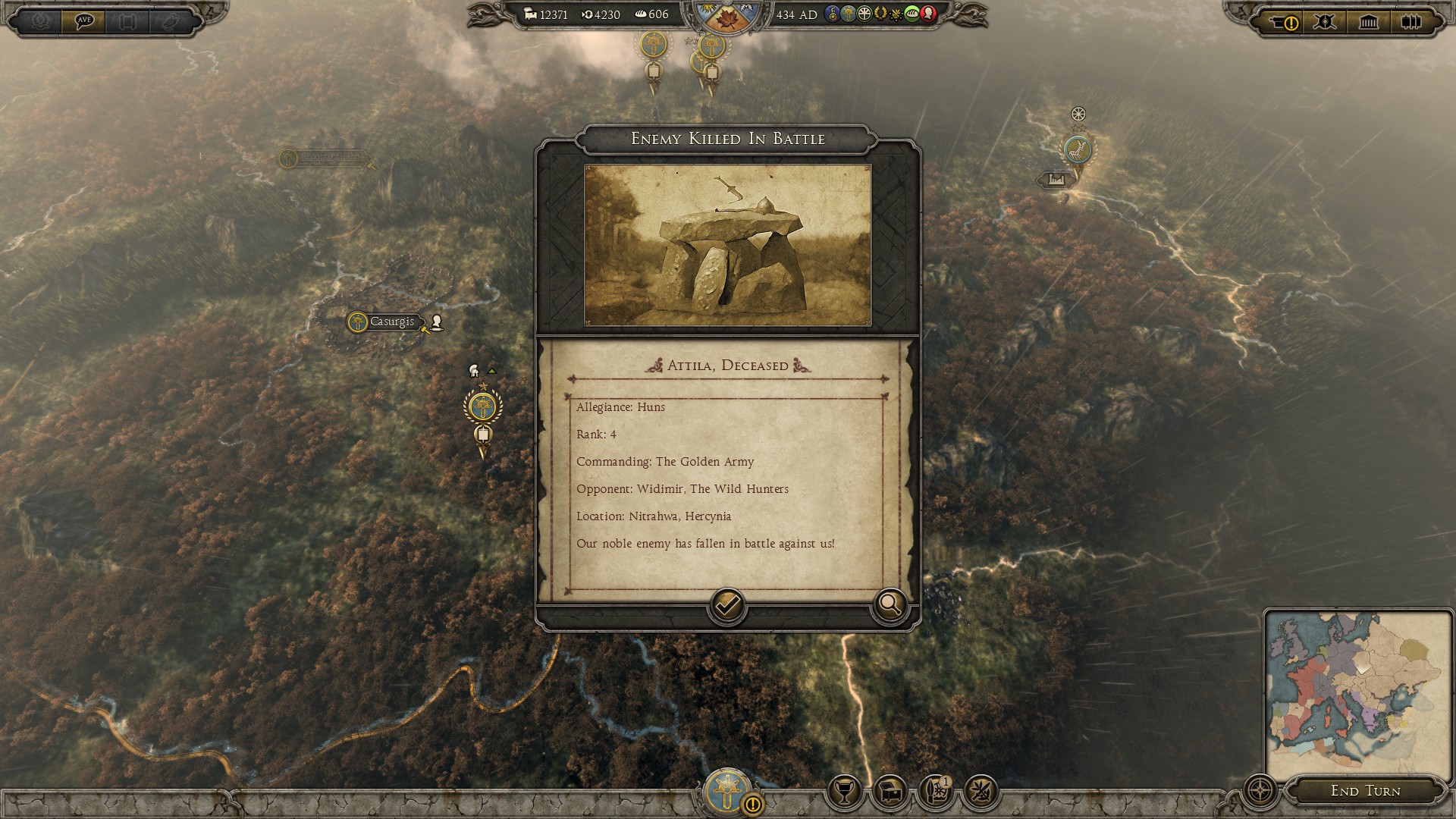The width and height of the screenshot is (1456, 819).
Task: Open the events list with exclamation mark
Action: click(1283, 22)
